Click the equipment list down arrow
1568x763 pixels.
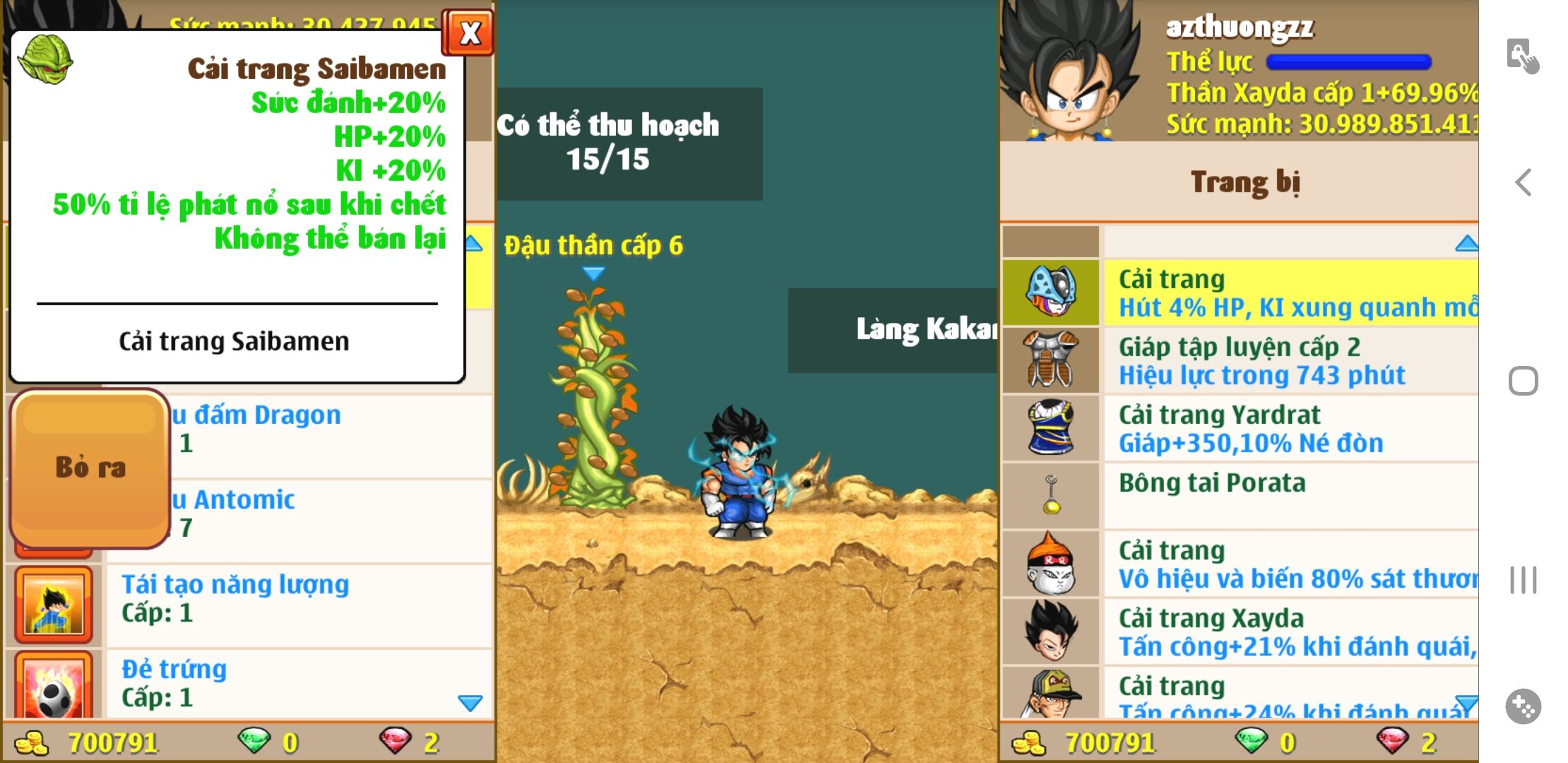pos(1466,704)
